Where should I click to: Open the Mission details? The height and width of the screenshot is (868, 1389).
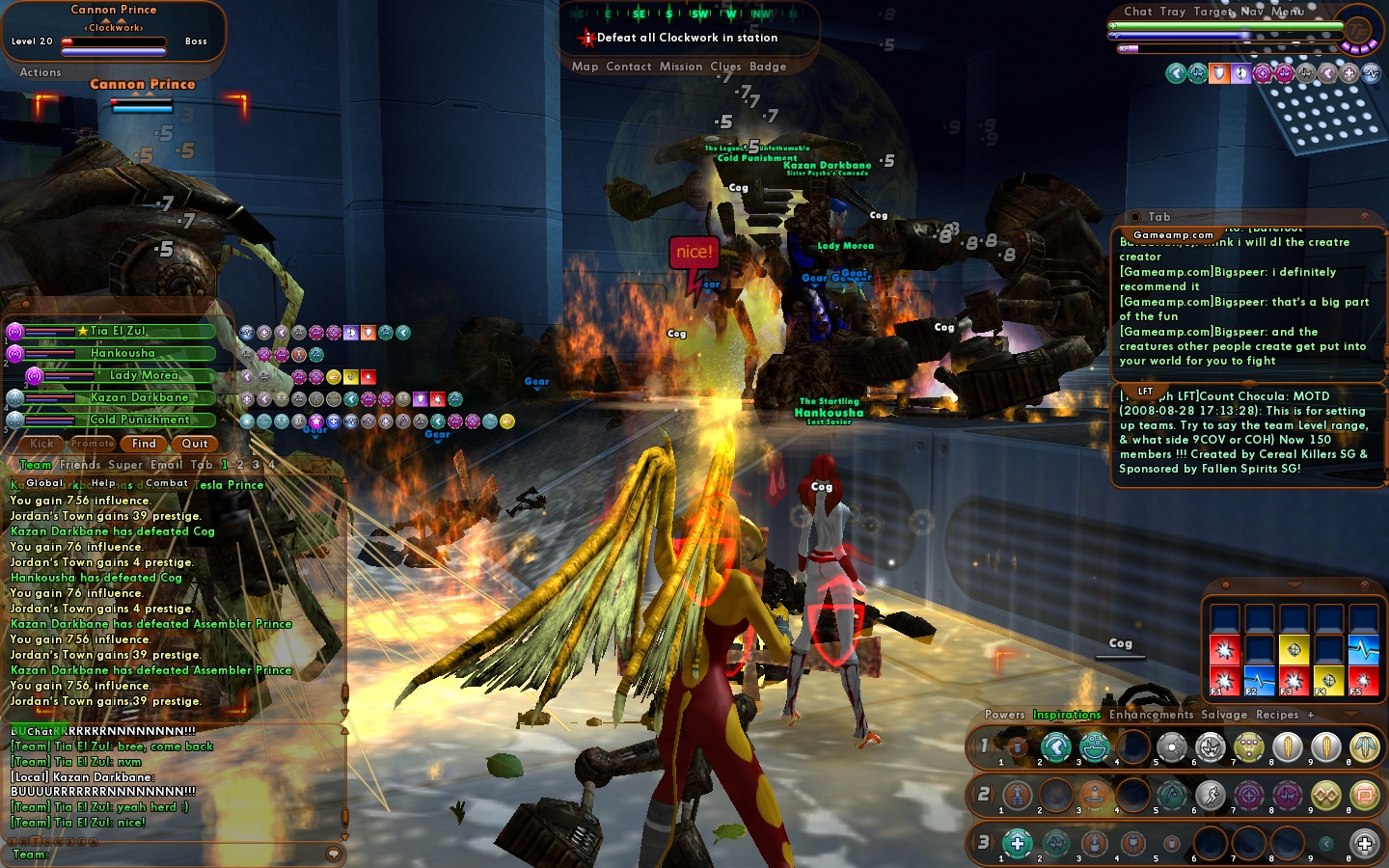tap(681, 67)
